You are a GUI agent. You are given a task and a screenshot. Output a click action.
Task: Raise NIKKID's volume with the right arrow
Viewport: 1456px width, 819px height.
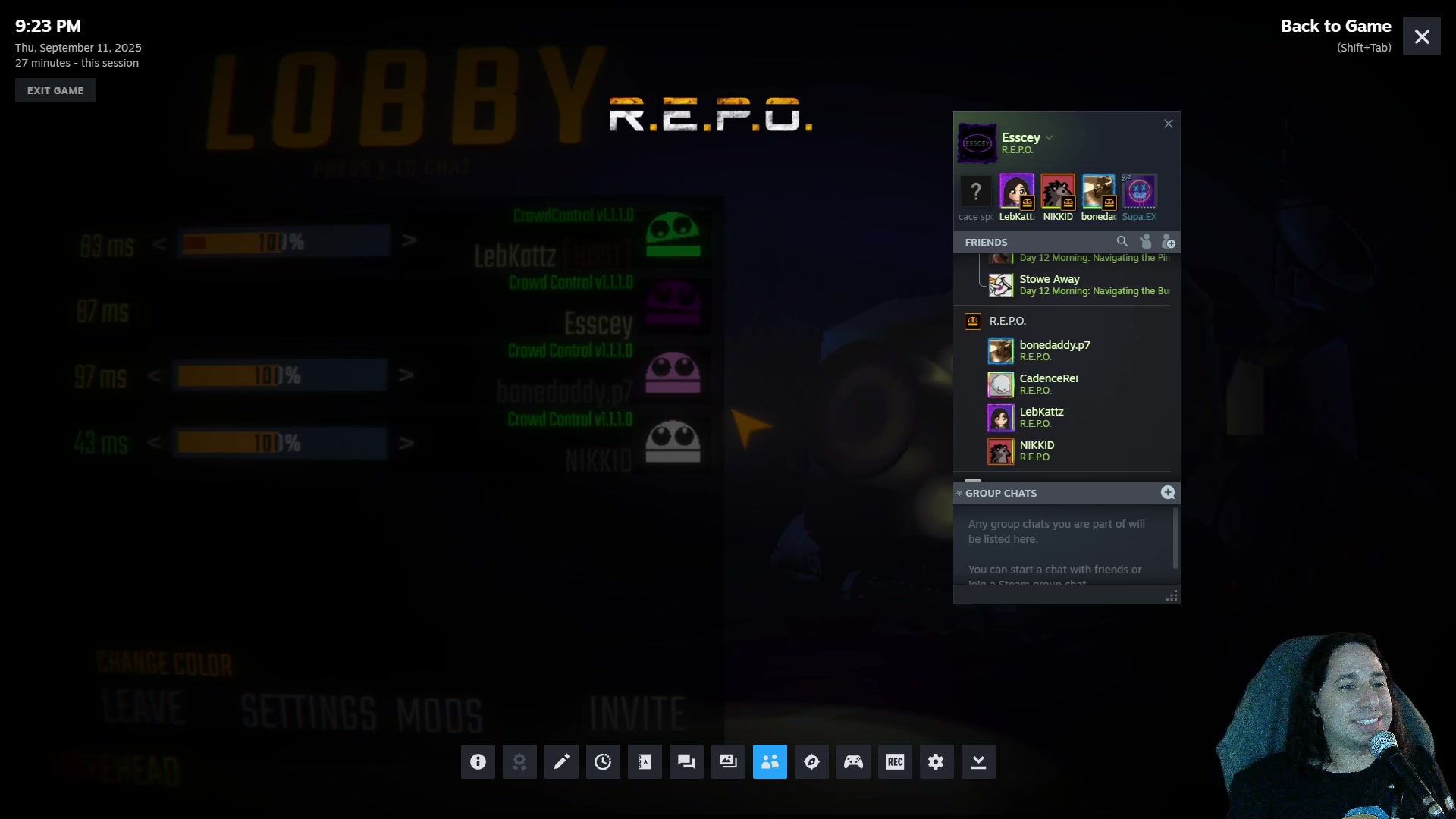406,443
